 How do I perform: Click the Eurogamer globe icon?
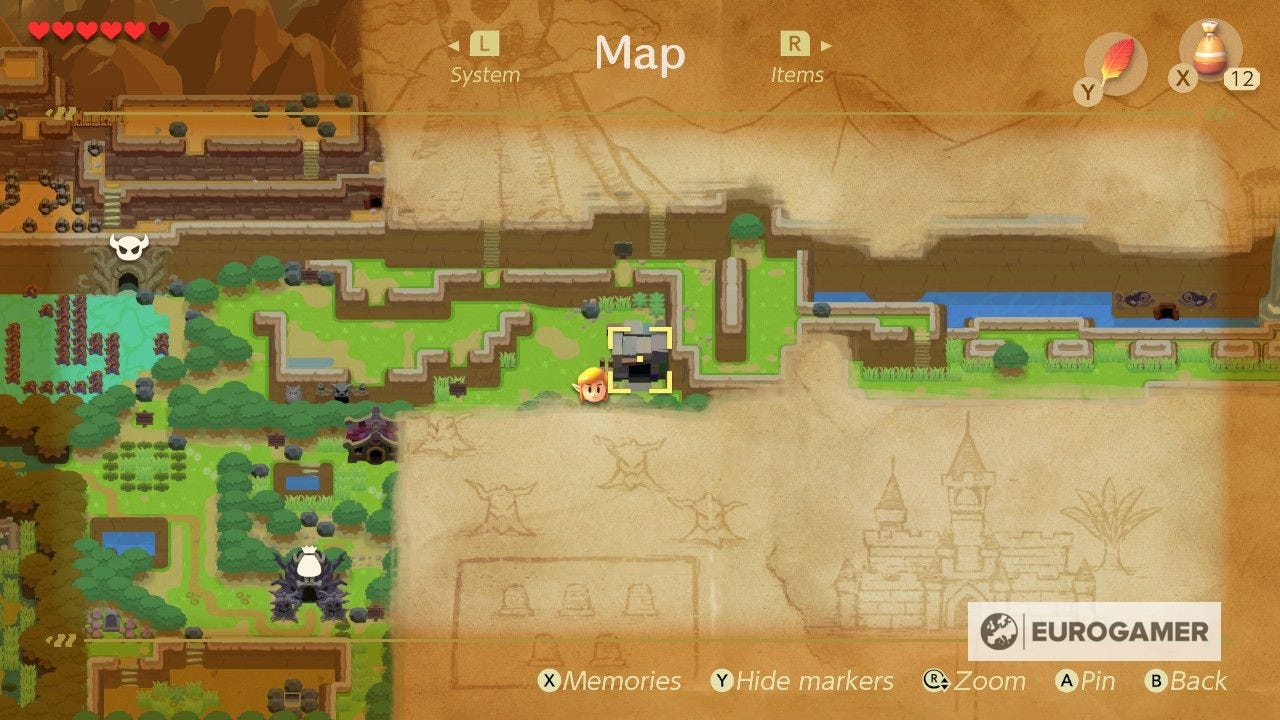(x=998, y=632)
